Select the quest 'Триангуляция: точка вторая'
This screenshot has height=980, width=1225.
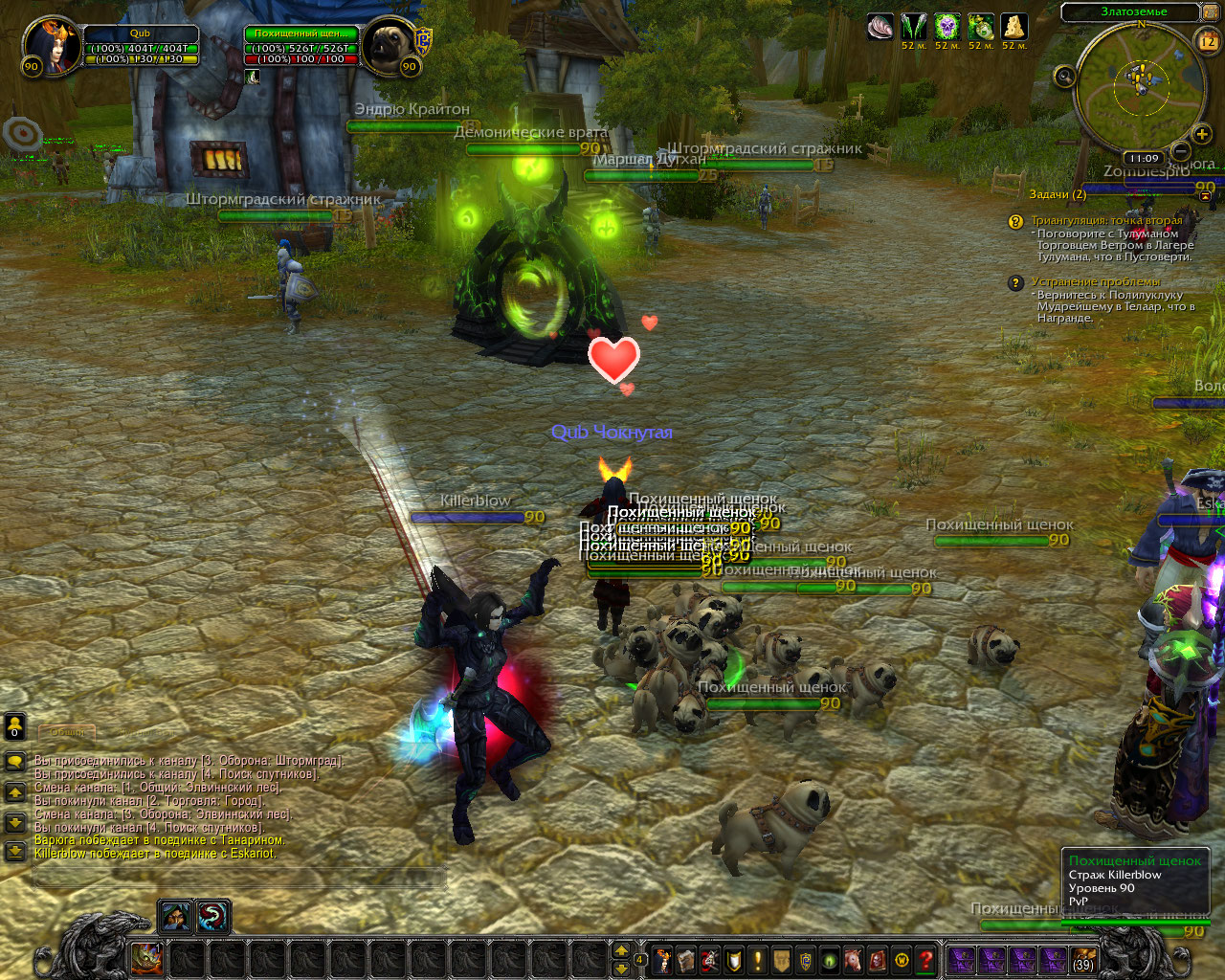point(1106,220)
